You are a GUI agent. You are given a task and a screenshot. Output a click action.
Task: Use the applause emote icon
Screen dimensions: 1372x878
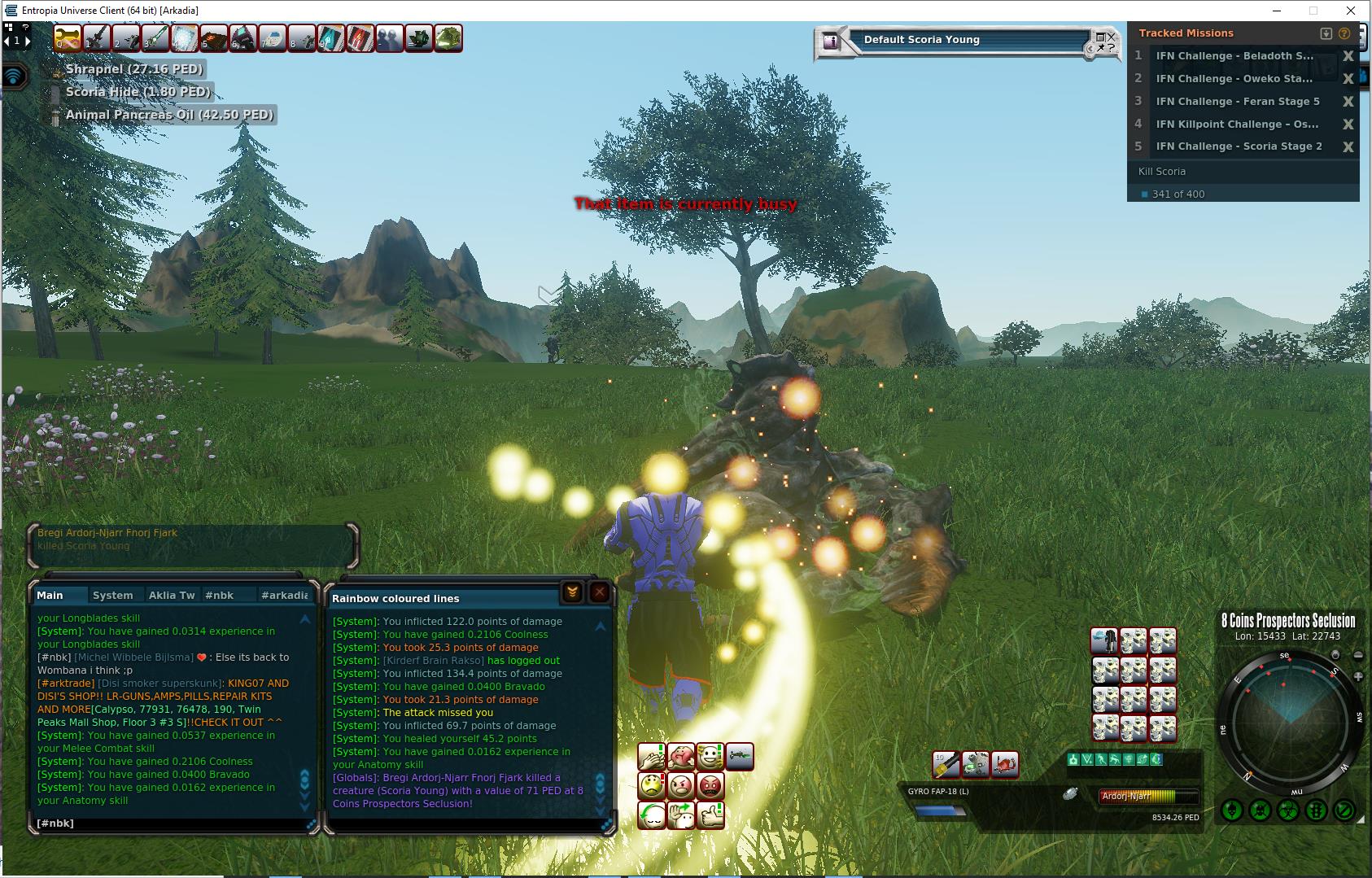(x=652, y=757)
